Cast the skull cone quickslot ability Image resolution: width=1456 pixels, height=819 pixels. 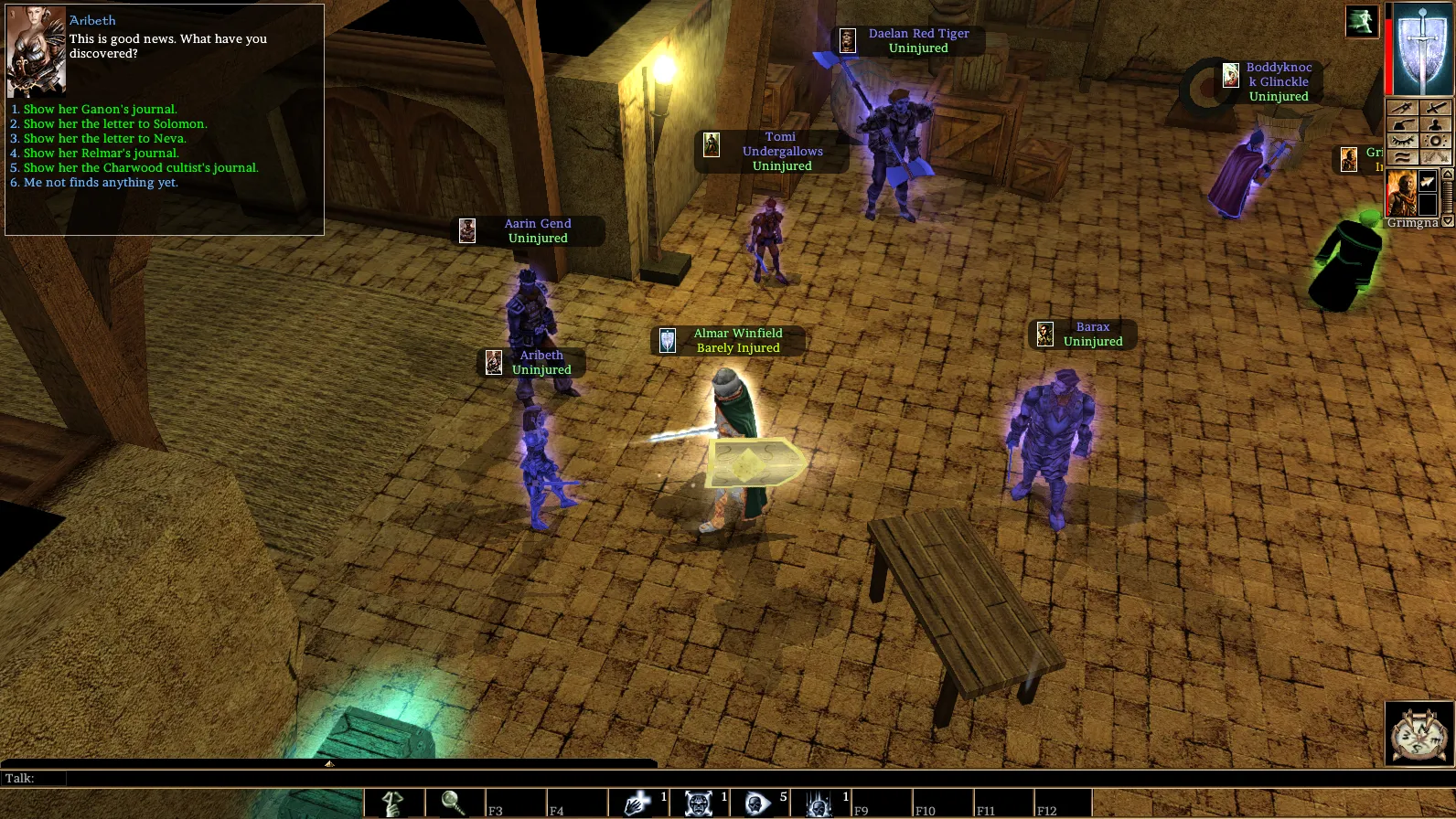[x=758, y=803]
